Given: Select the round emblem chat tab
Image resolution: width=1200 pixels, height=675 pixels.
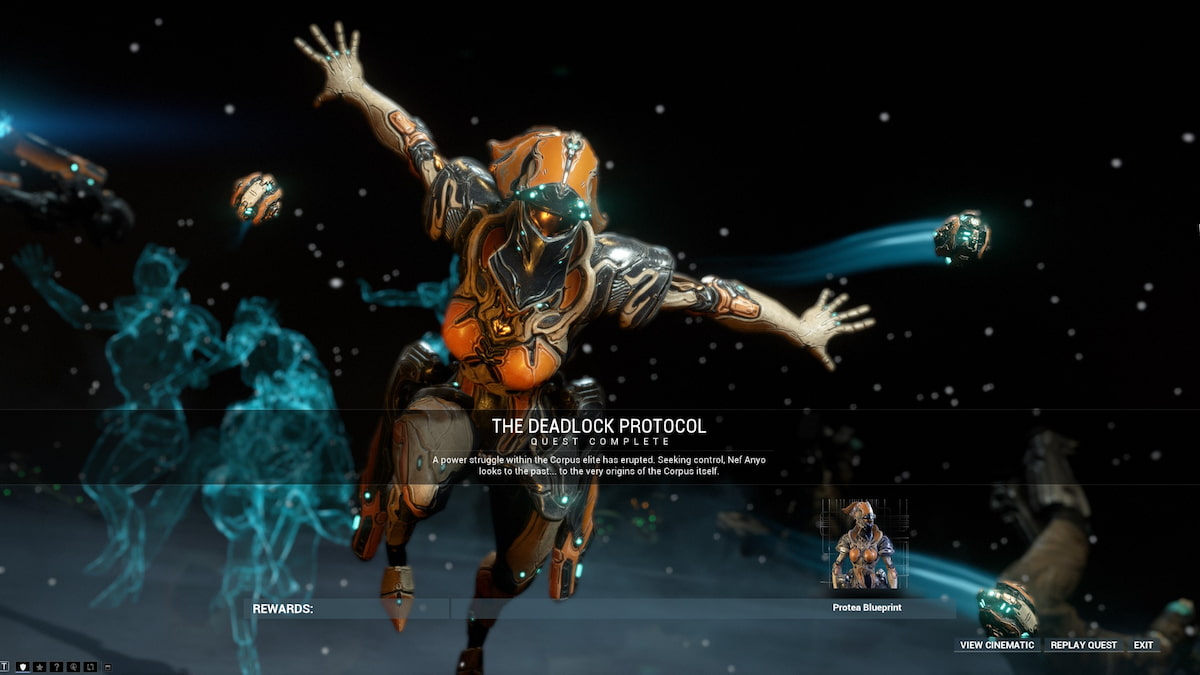Looking at the screenshot, I should 73,666.
